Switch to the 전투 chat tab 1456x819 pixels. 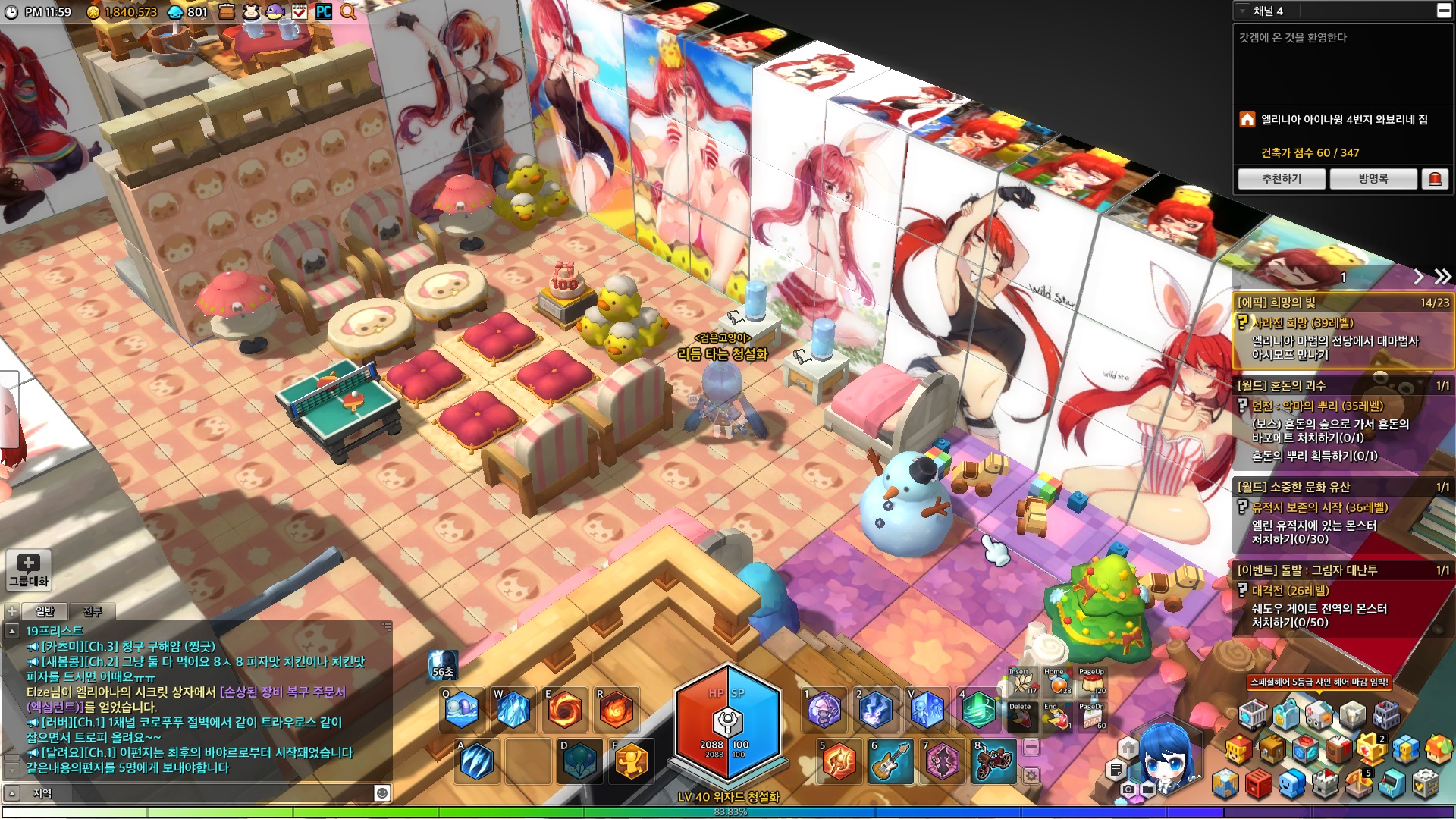click(93, 611)
